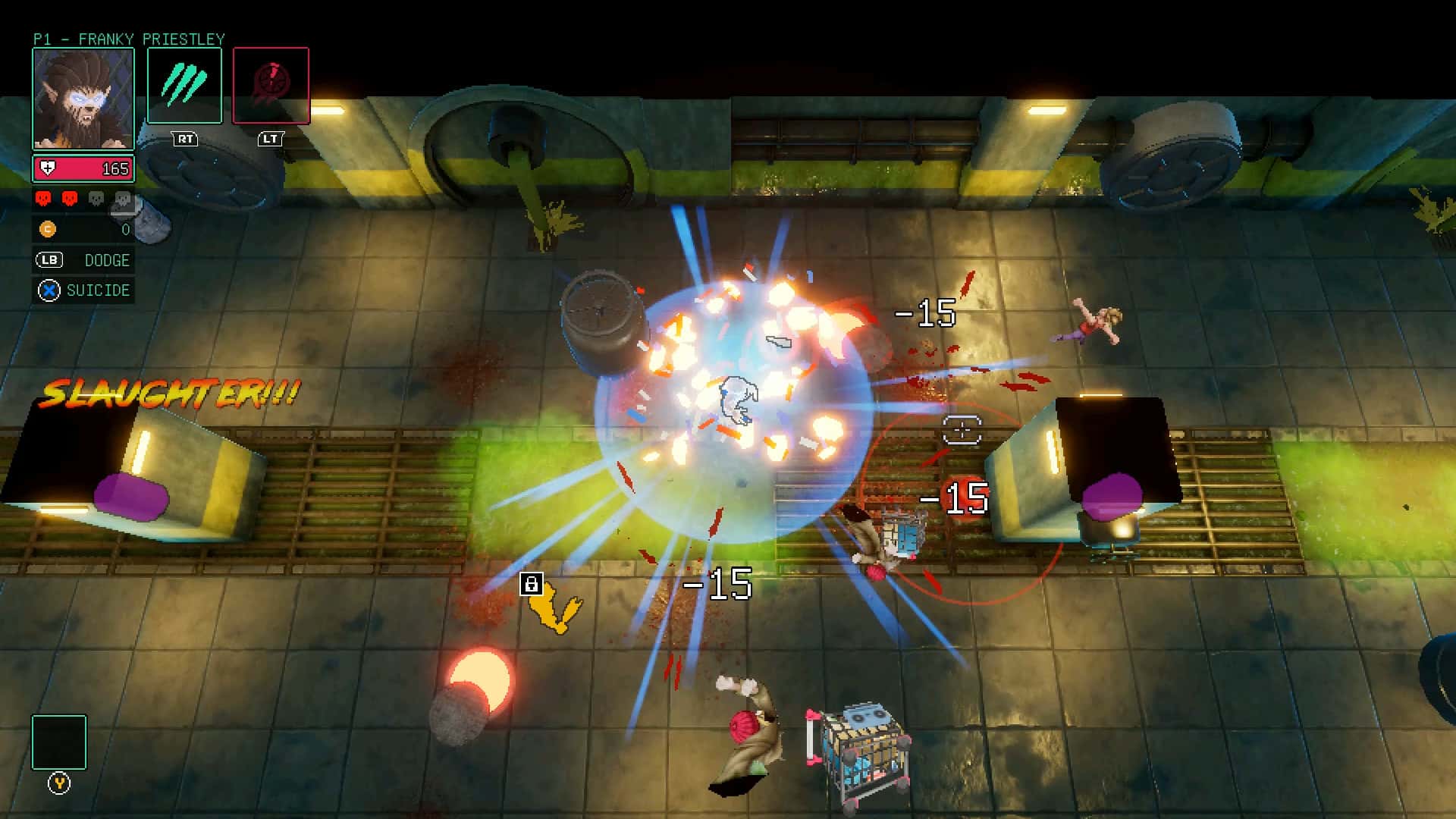Viewport: 1456px width, 819px height.
Task: Toggle the LT trigger binding for the special
Action: (271, 139)
